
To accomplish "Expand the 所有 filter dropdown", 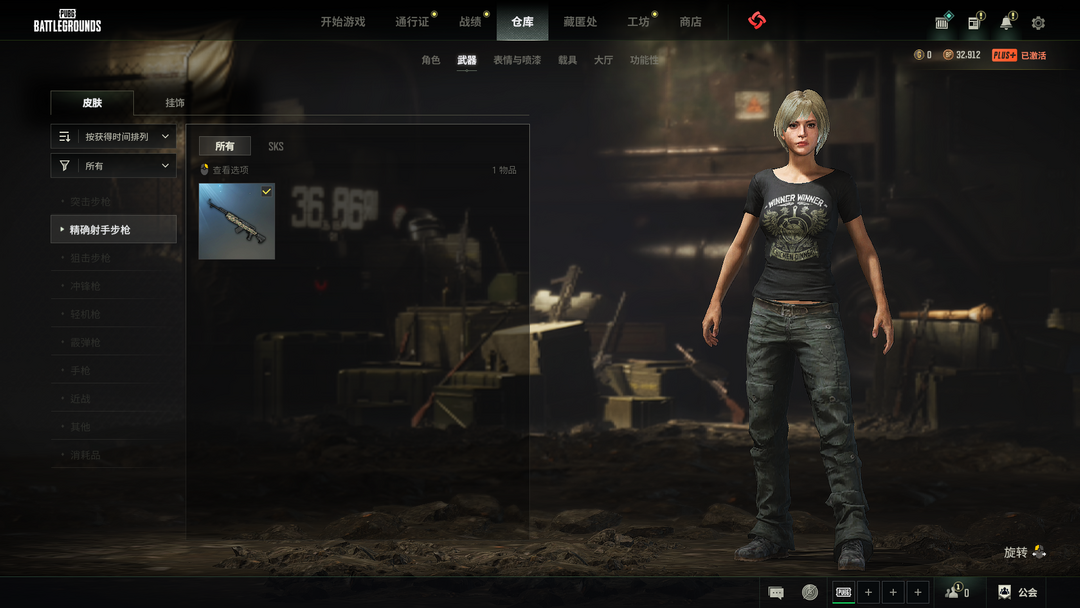I will pyautogui.click(x=114, y=166).
